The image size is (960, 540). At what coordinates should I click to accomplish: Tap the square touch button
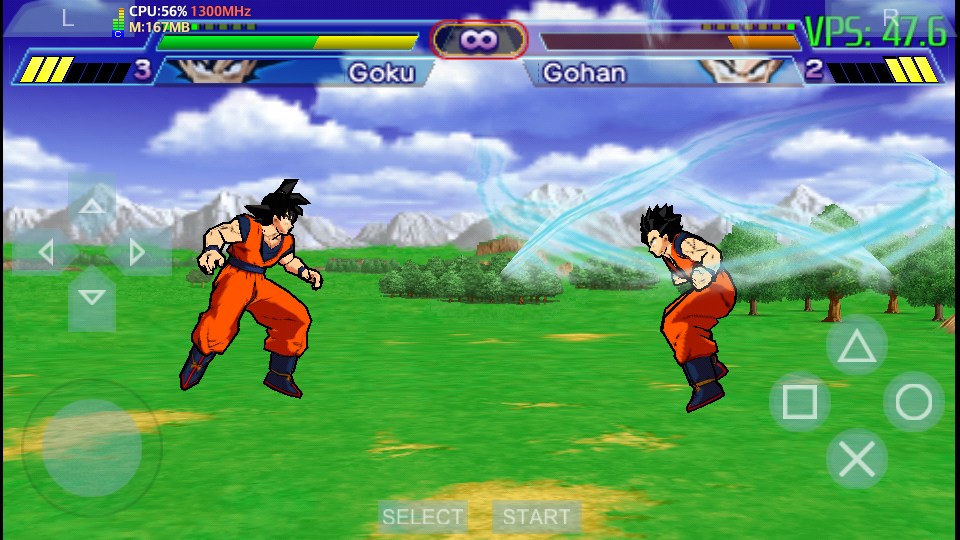799,403
